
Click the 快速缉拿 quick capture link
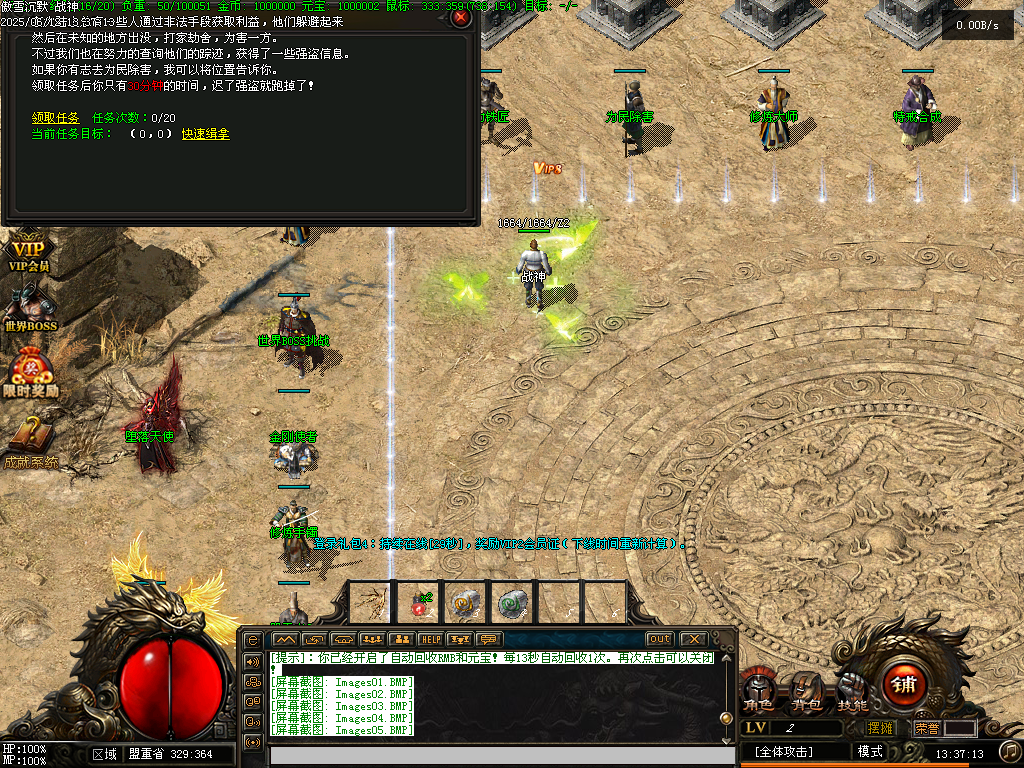tap(205, 134)
